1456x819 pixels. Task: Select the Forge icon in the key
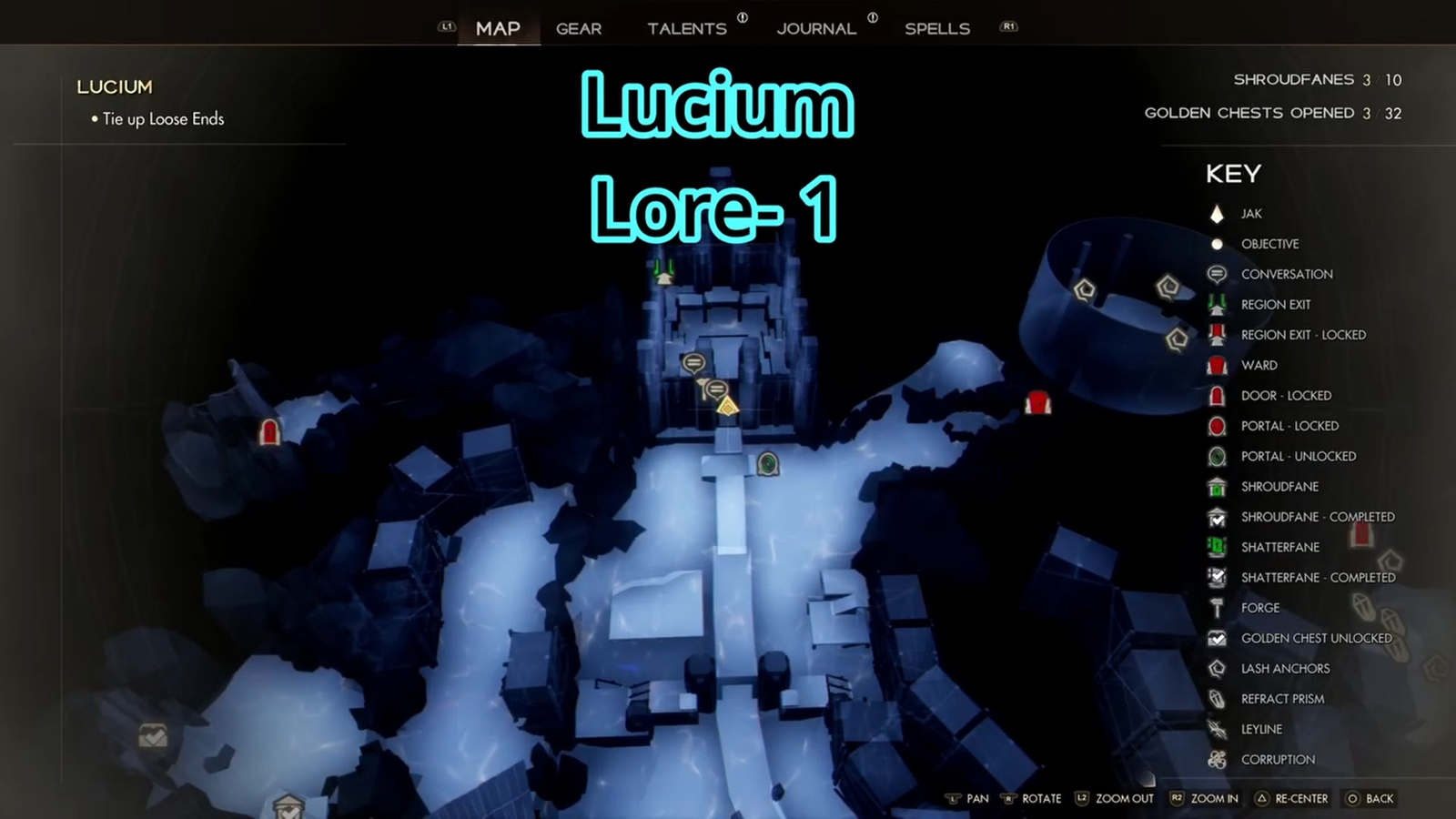click(1217, 608)
